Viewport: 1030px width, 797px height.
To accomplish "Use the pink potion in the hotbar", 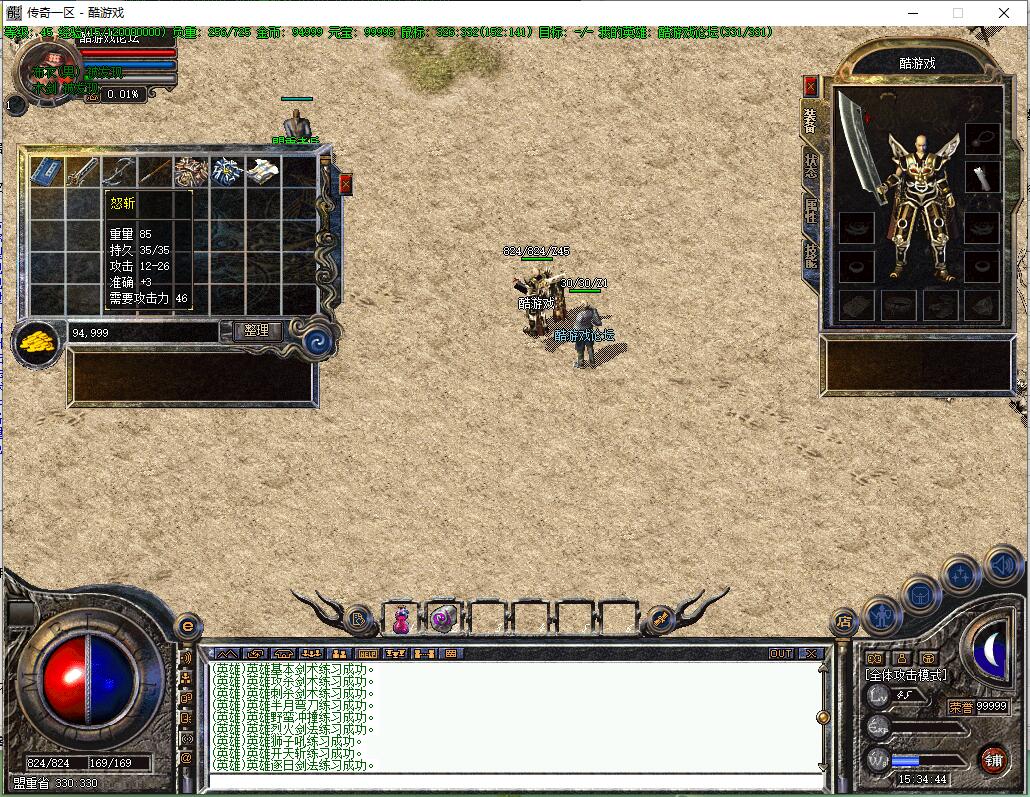I will click(x=401, y=620).
